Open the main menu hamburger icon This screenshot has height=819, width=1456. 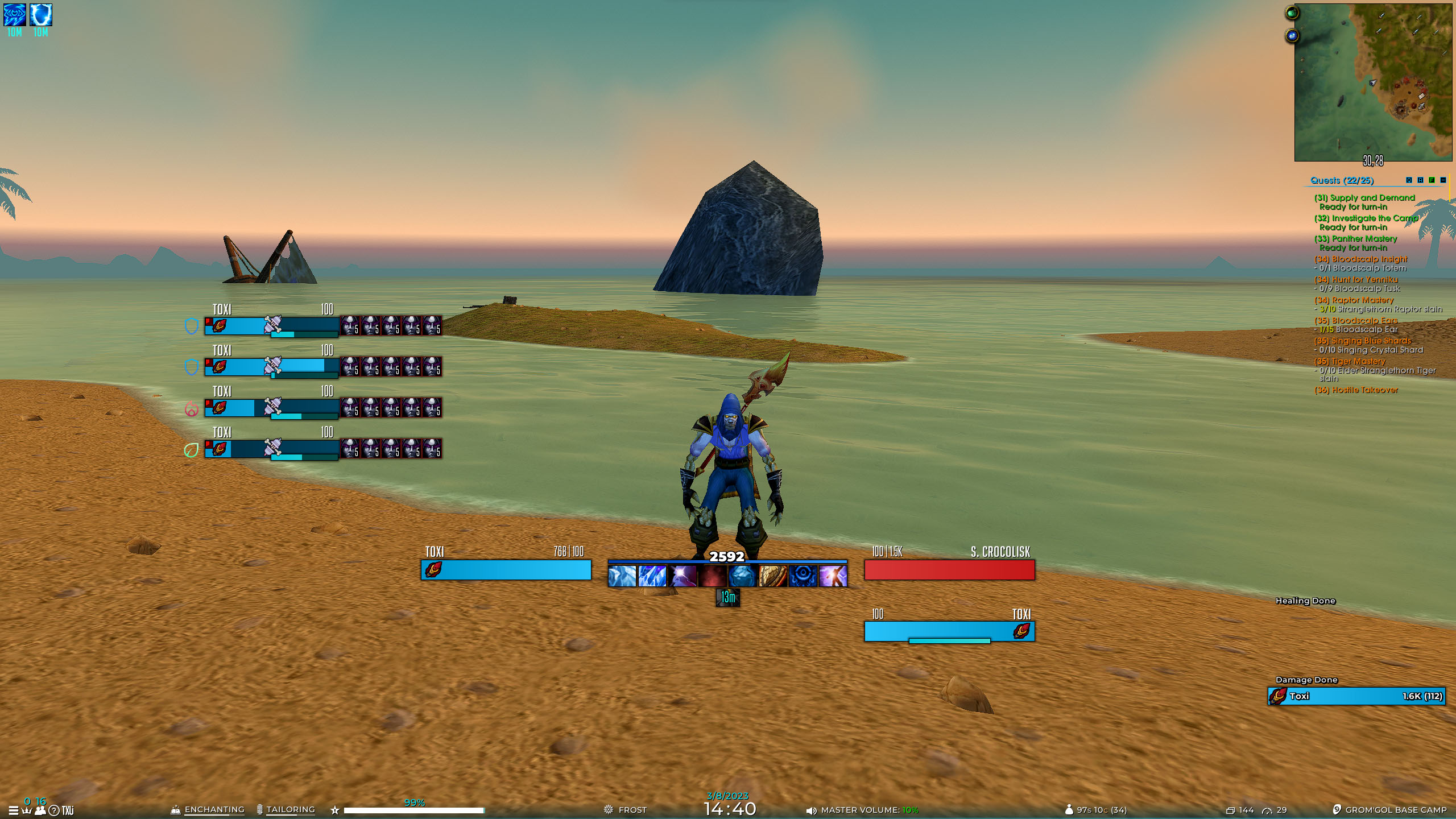tap(13, 810)
